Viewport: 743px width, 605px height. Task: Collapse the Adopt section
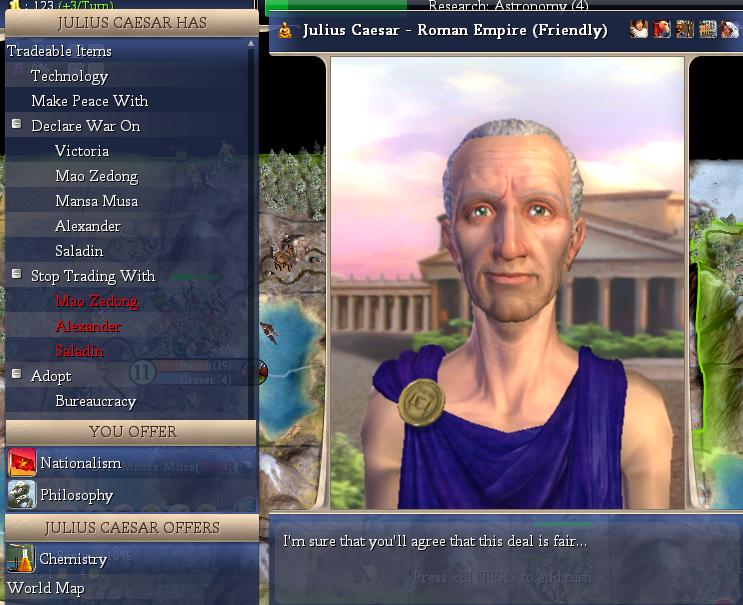click(x=17, y=375)
